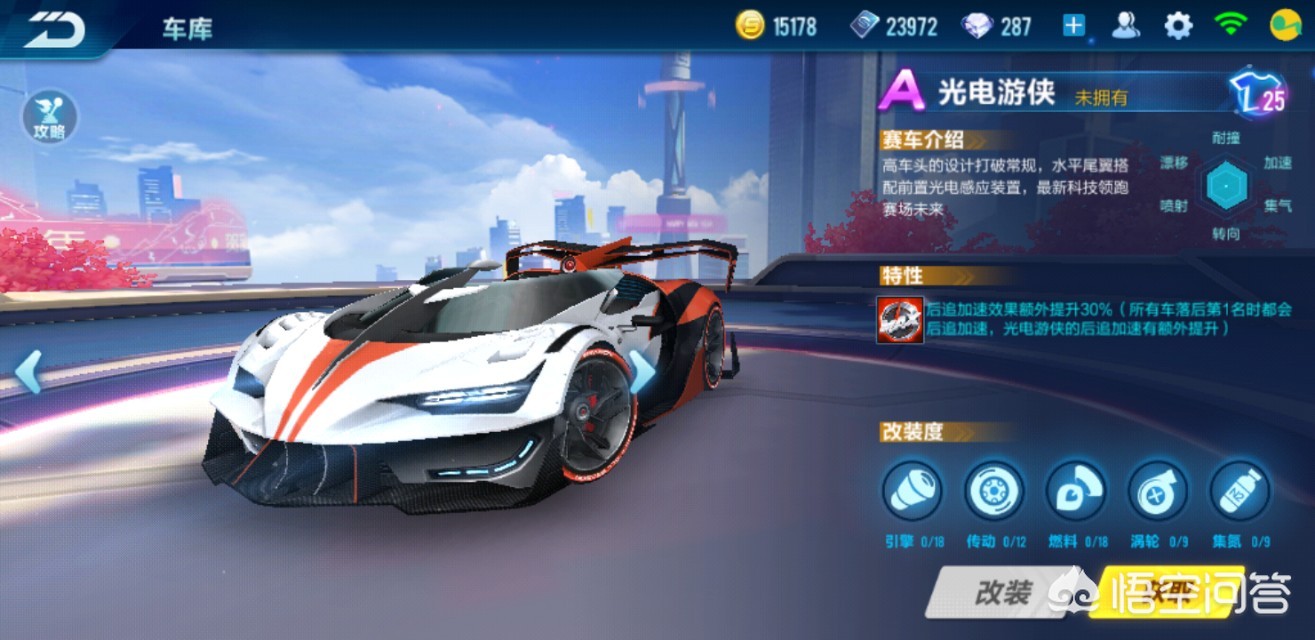Show the previous car with left arrow
This screenshot has width=1315, height=640.
click(x=27, y=372)
